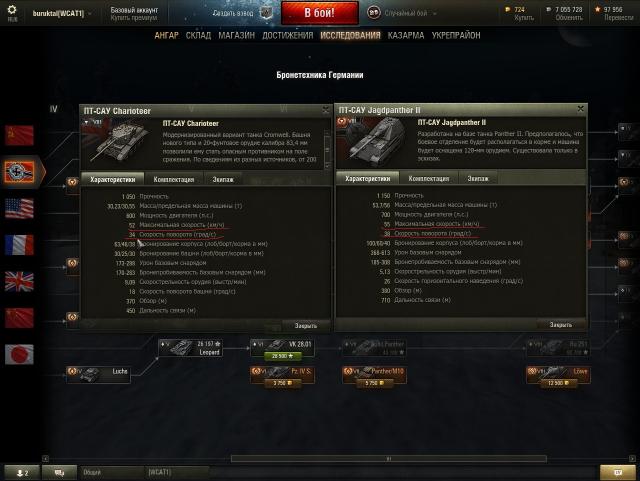Close the Jagdpanther II window with X
The width and height of the screenshot is (640, 481).
[x=582, y=110]
